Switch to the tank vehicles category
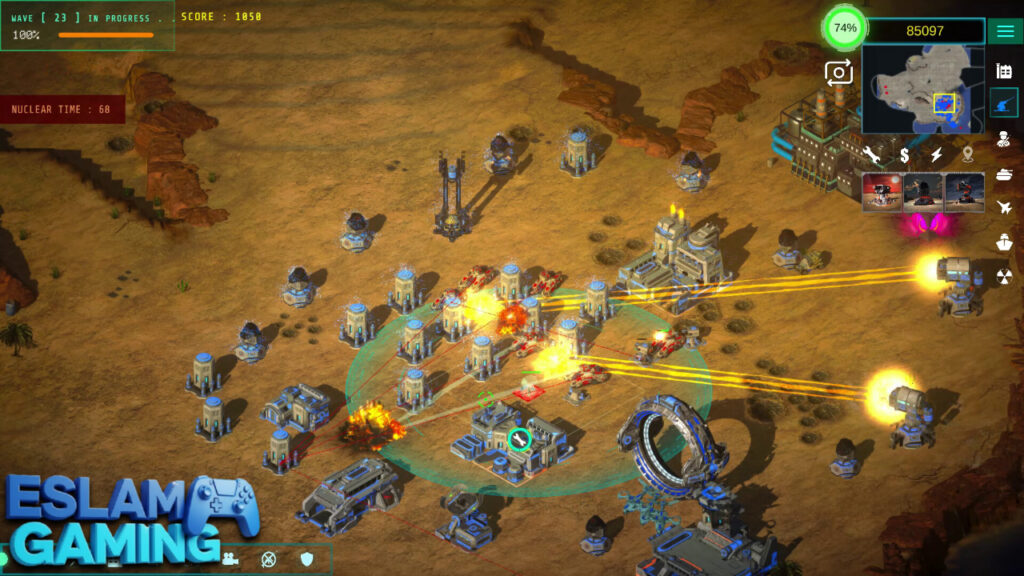This screenshot has height=576, width=1024. (x=1005, y=173)
